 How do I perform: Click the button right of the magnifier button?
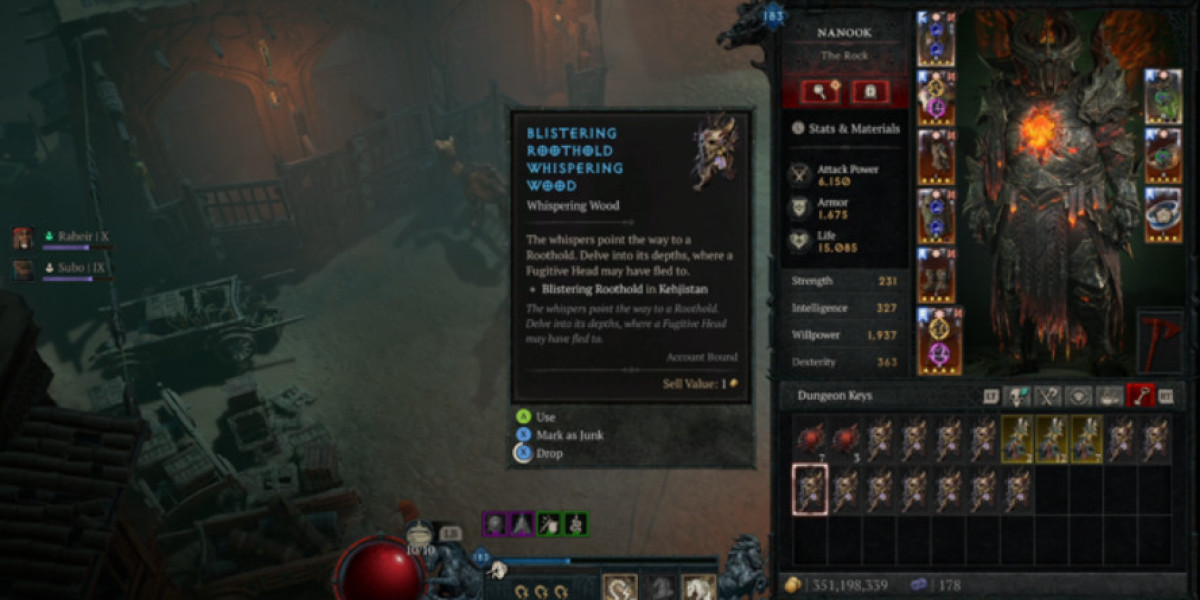coord(870,92)
